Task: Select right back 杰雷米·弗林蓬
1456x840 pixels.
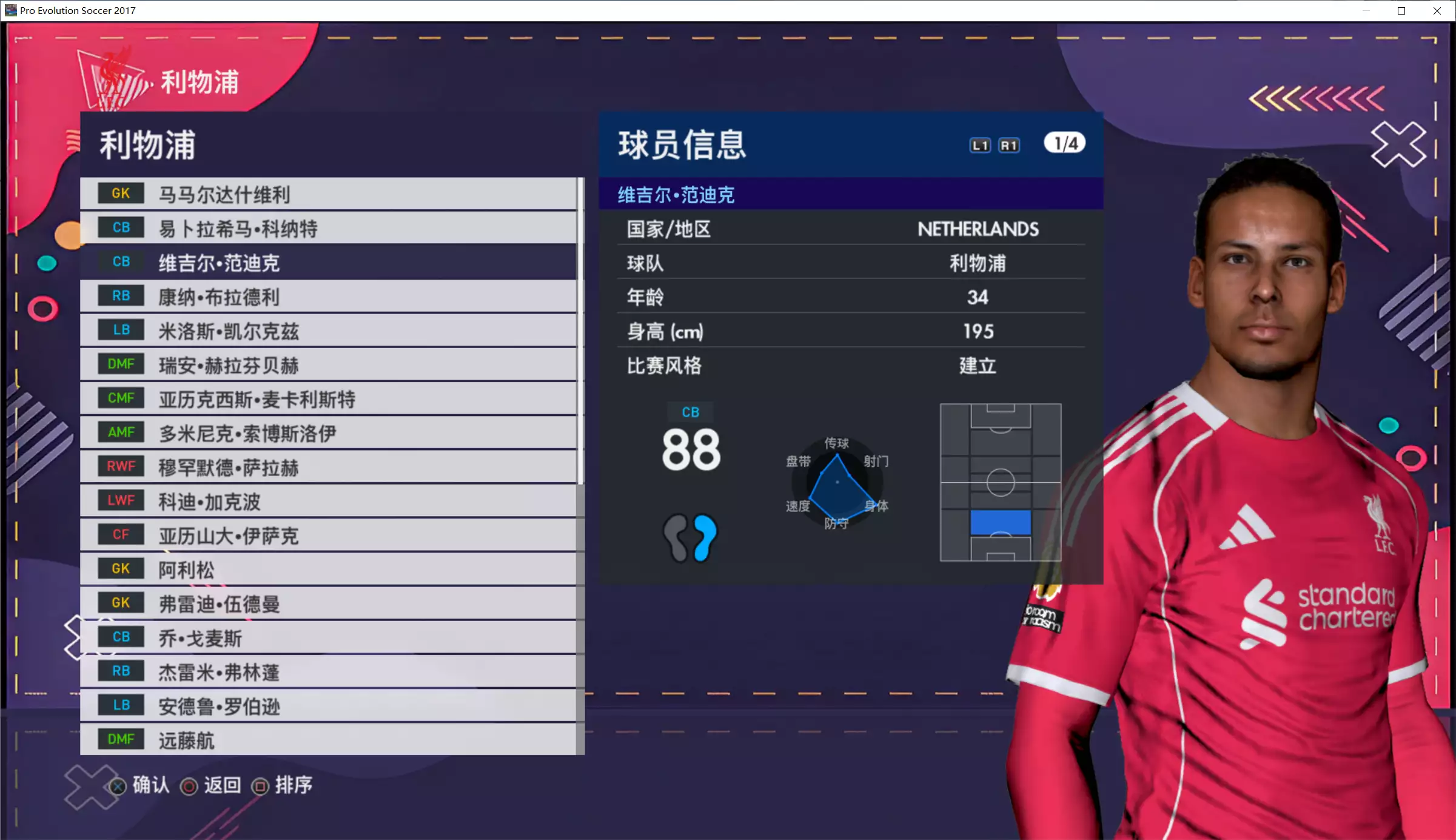Action: [x=327, y=672]
